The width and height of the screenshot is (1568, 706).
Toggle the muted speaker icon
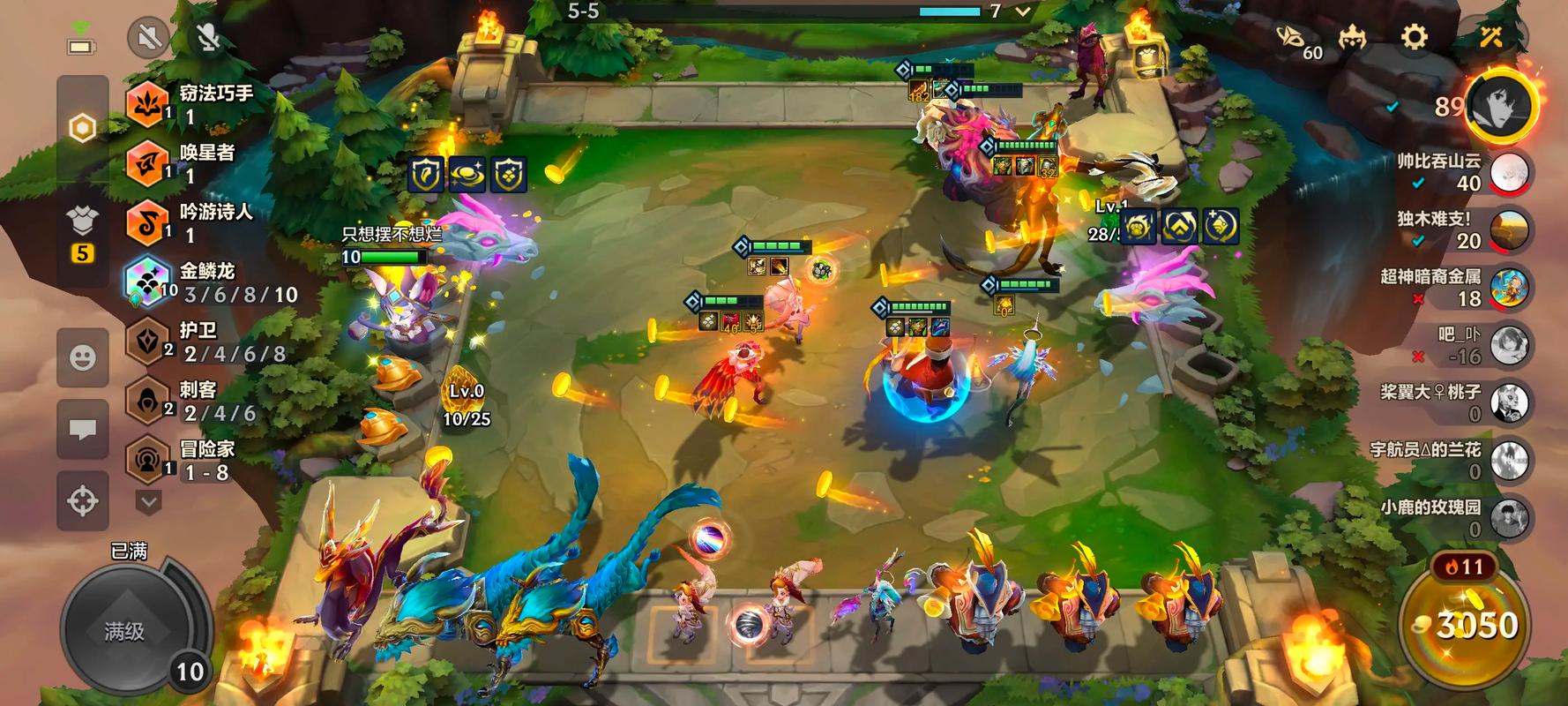(148, 38)
